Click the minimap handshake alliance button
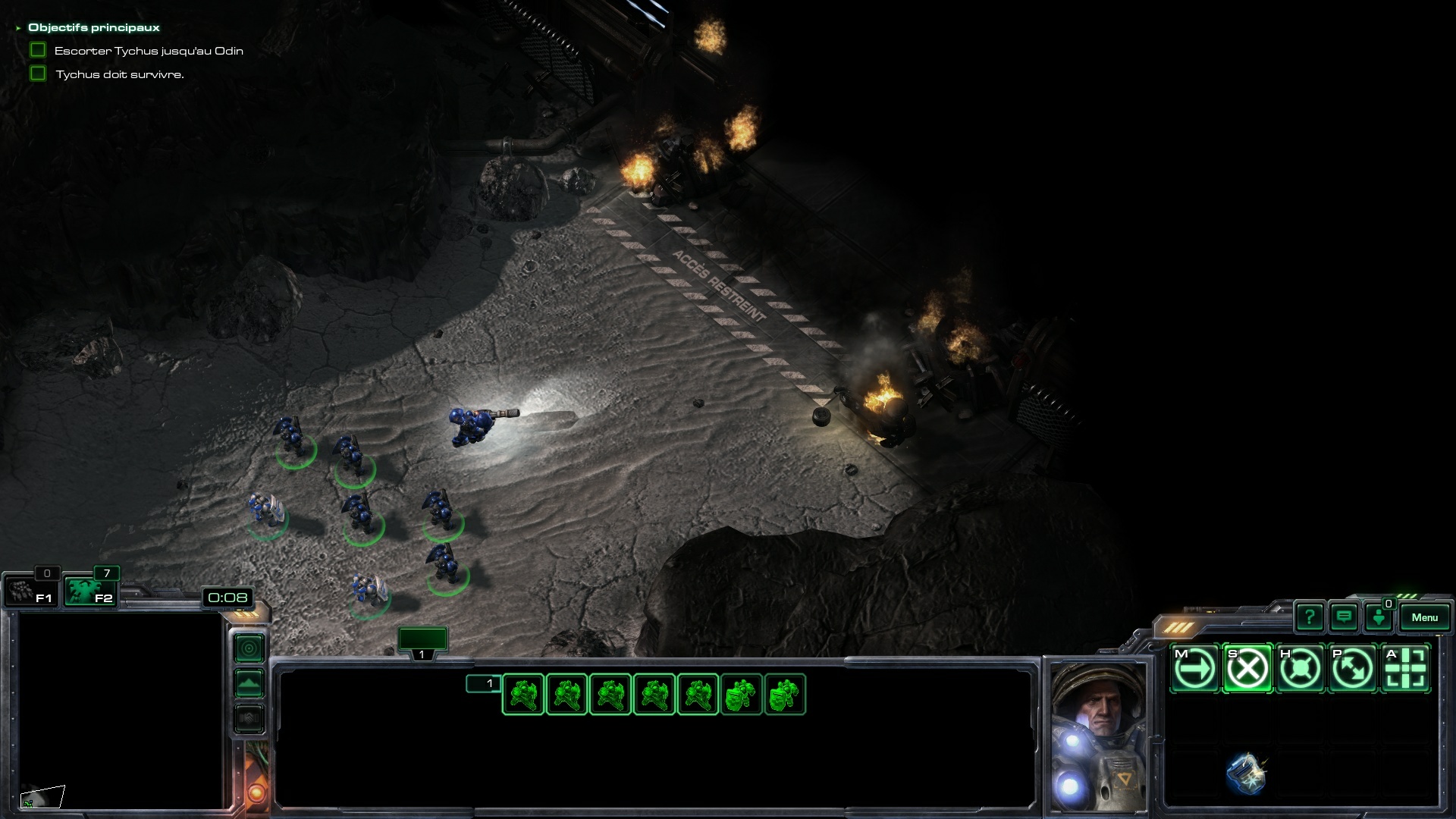Viewport: 1456px width, 819px height. click(x=249, y=718)
